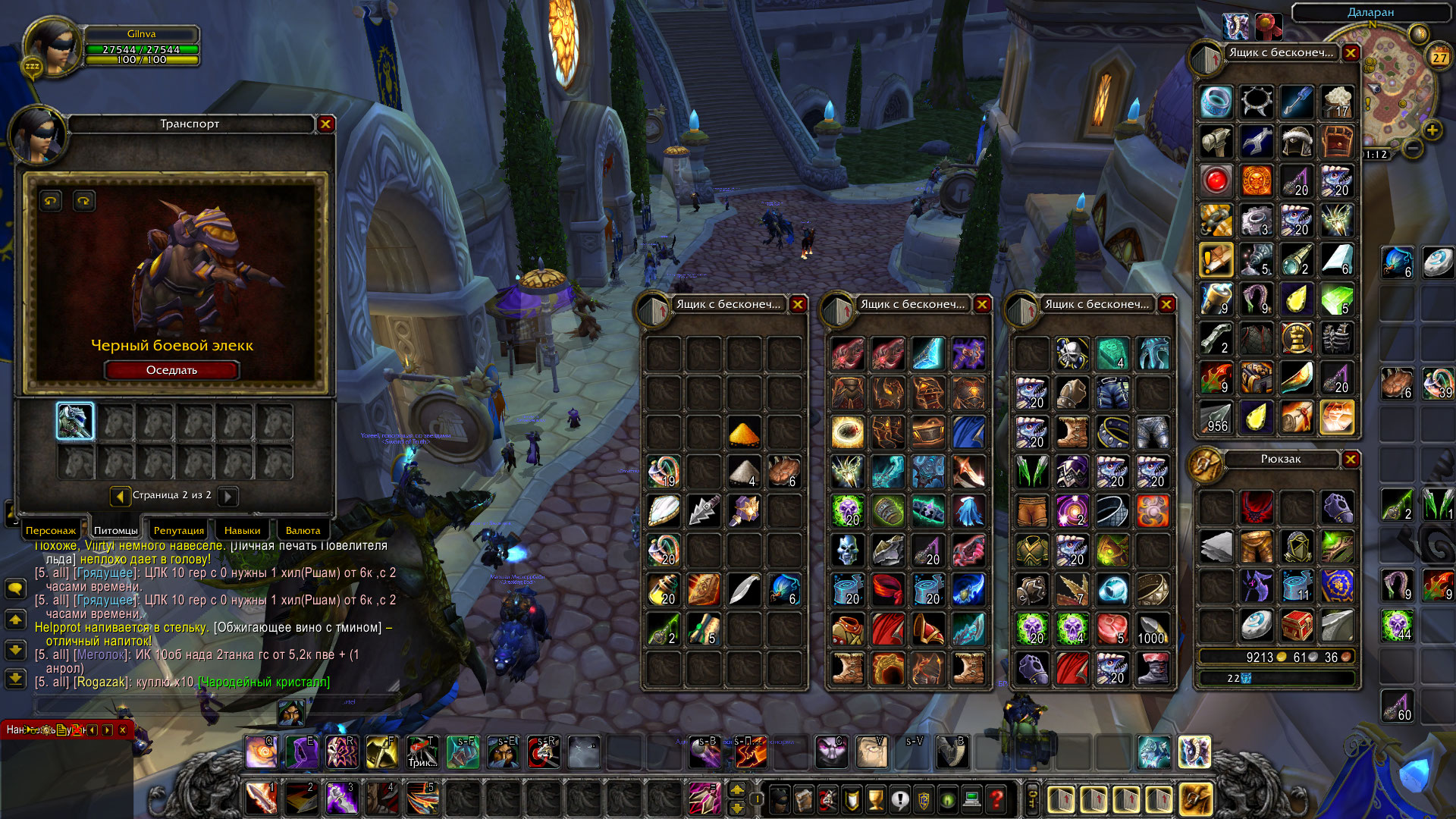Screen dimensions: 1456x819
Task: Zoom out on the minimap
Action: click(x=1412, y=149)
